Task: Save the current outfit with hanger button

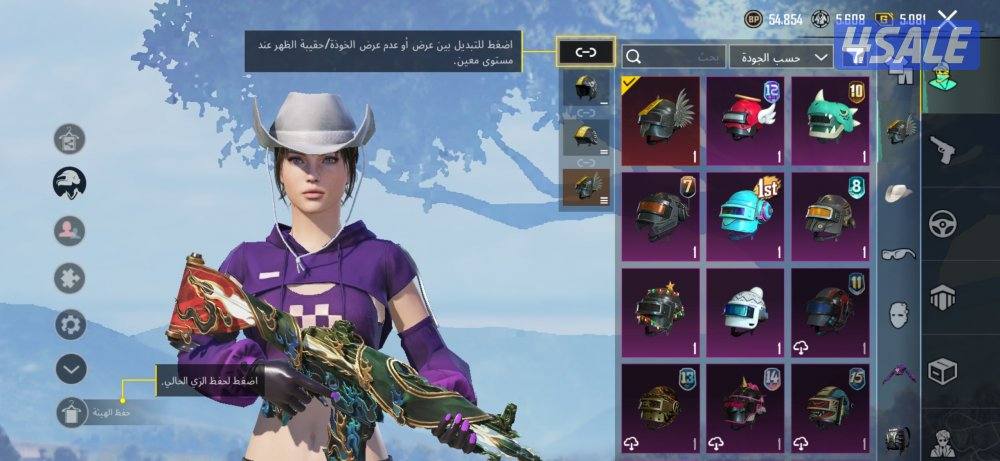Action: (x=70, y=412)
